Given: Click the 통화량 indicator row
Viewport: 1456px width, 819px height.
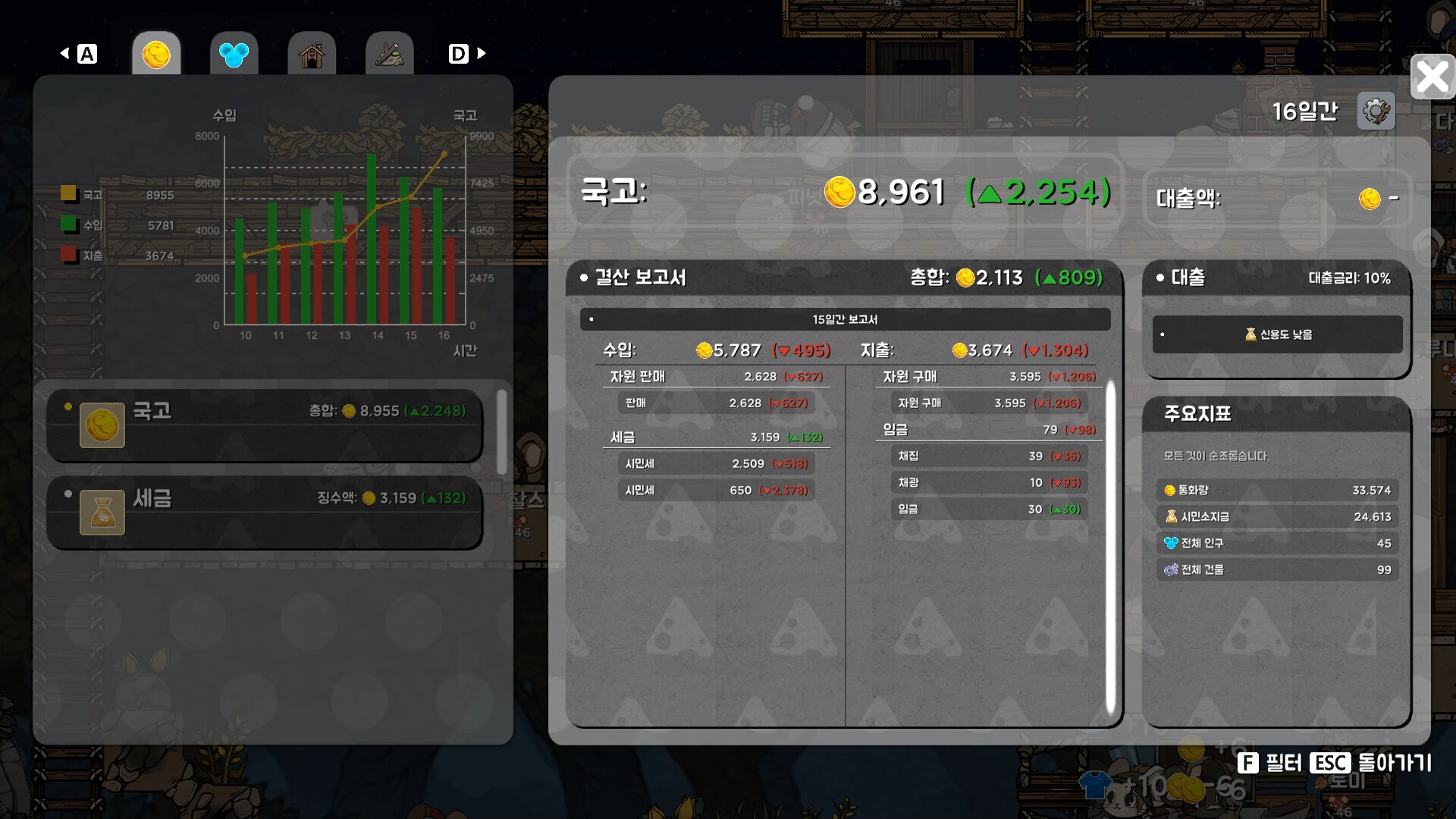Looking at the screenshot, I should pyautogui.click(x=1277, y=491).
